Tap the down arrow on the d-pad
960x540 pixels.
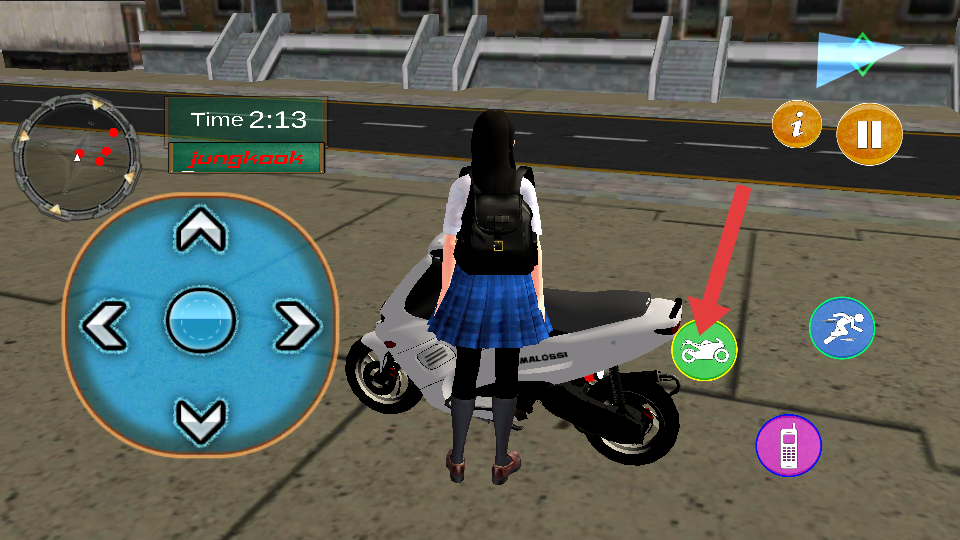(x=200, y=419)
